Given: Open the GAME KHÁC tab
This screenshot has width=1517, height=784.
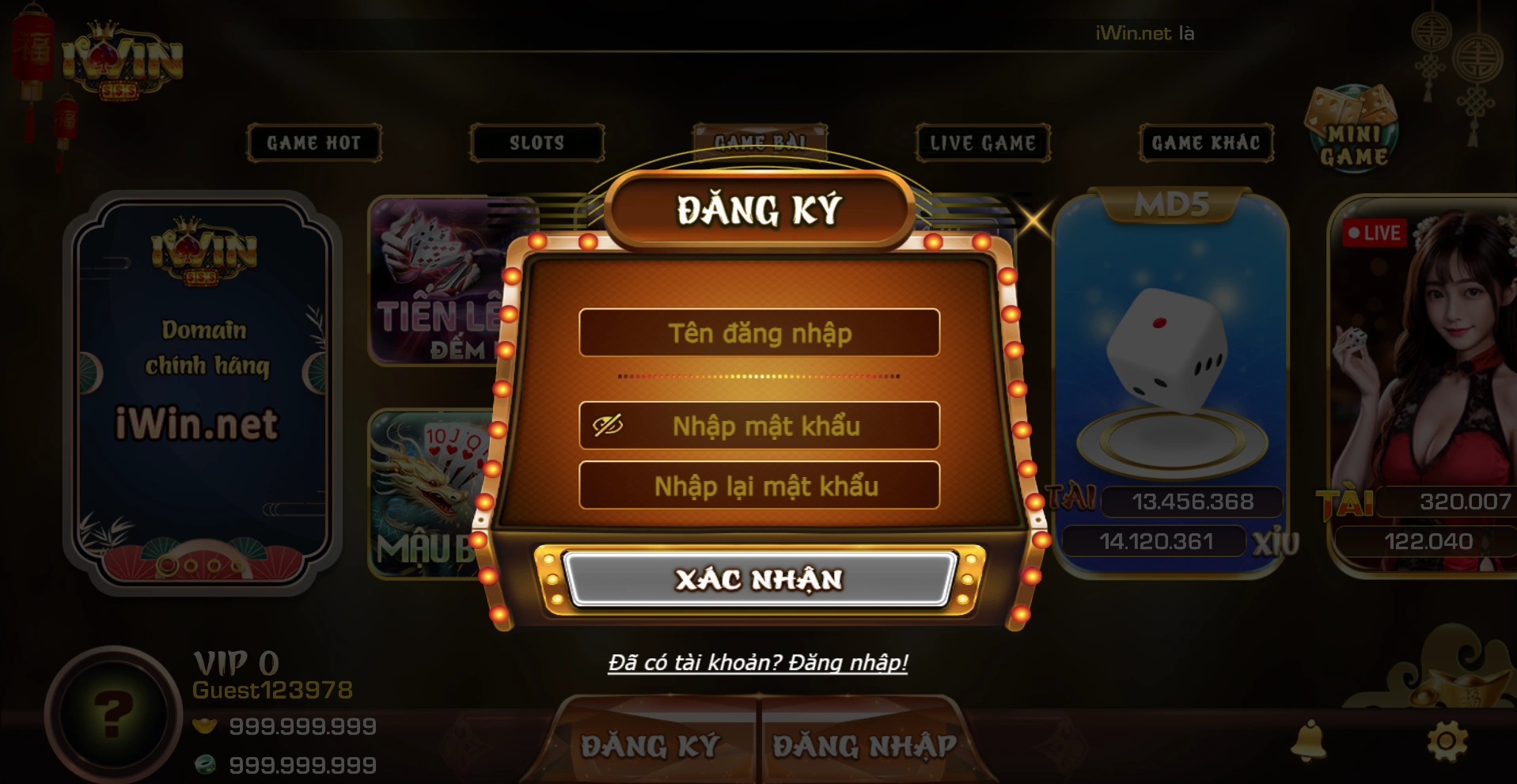Looking at the screenshot, I should pos(1205,143).
